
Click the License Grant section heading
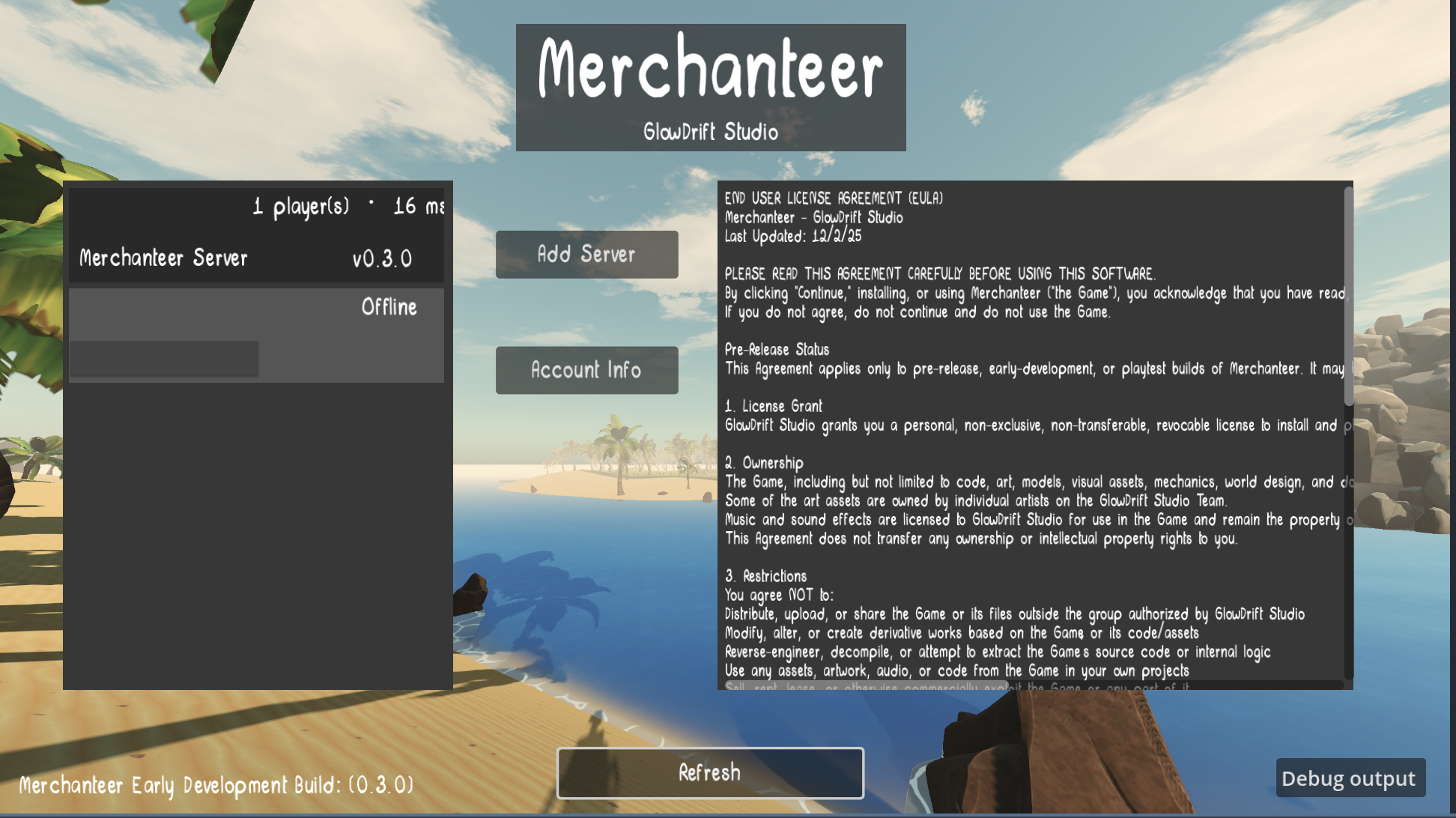point(772,405)
